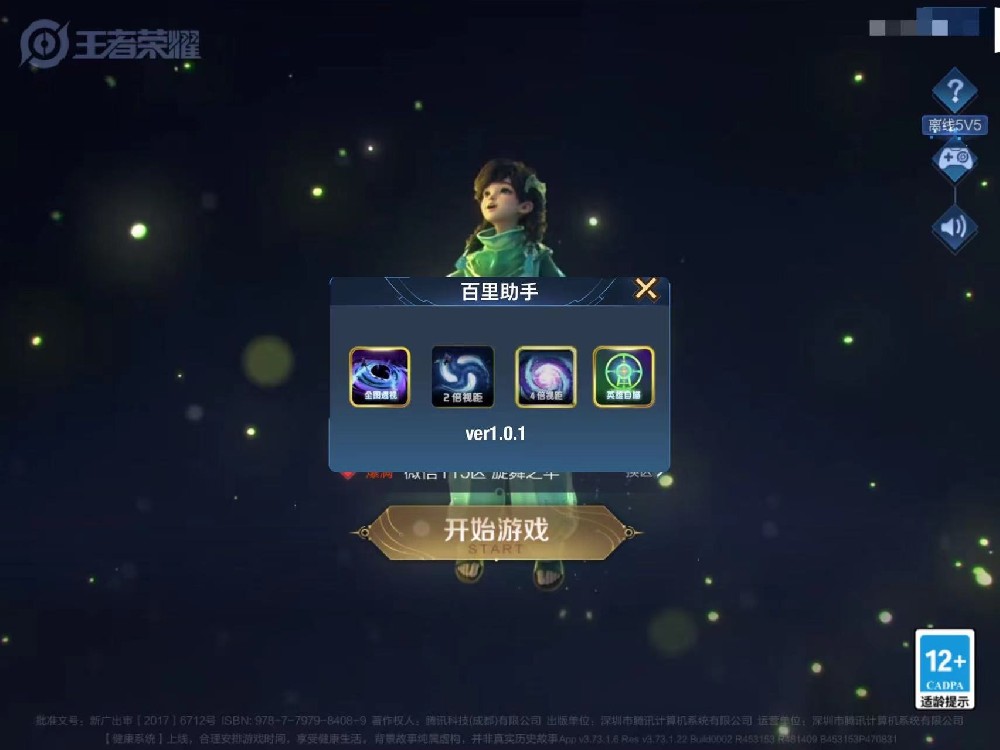
Task: Choose the 2倍视距 option
Action: pos(462,377)
